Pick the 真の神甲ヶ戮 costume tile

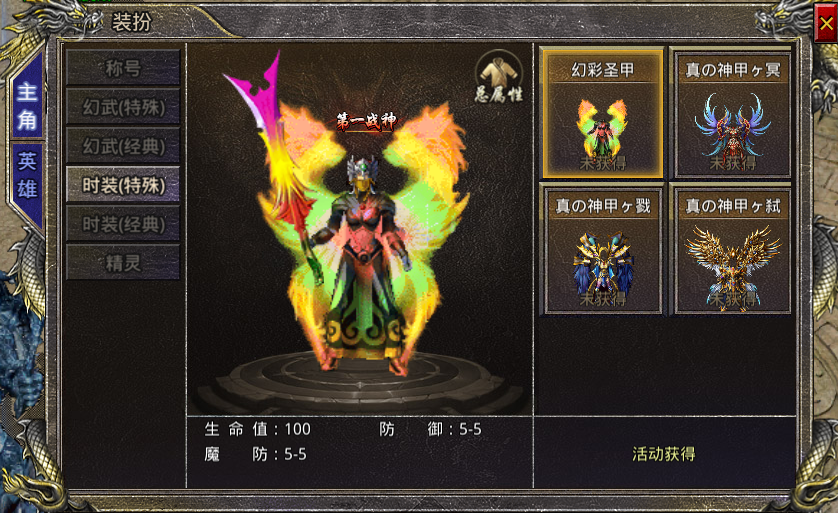pos(603,249)
